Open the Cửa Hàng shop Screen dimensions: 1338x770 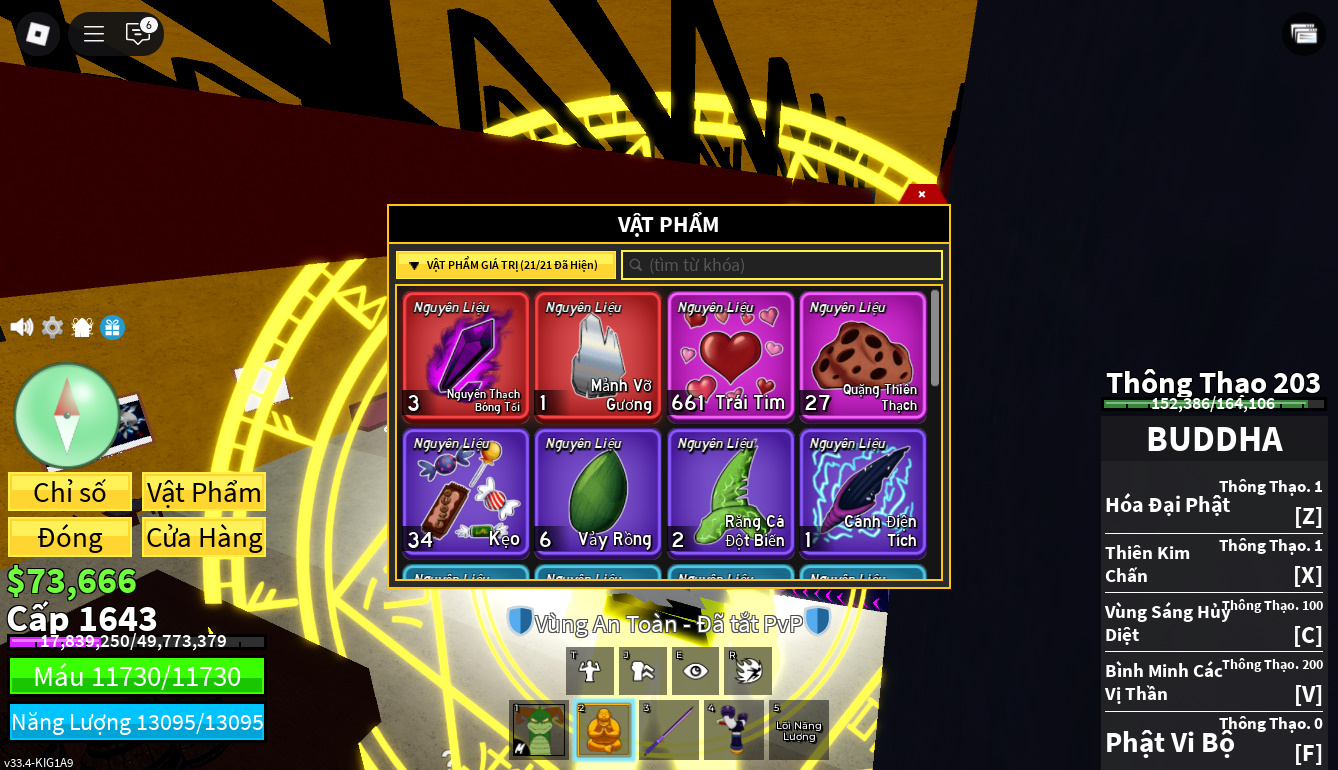click(204, 537)
